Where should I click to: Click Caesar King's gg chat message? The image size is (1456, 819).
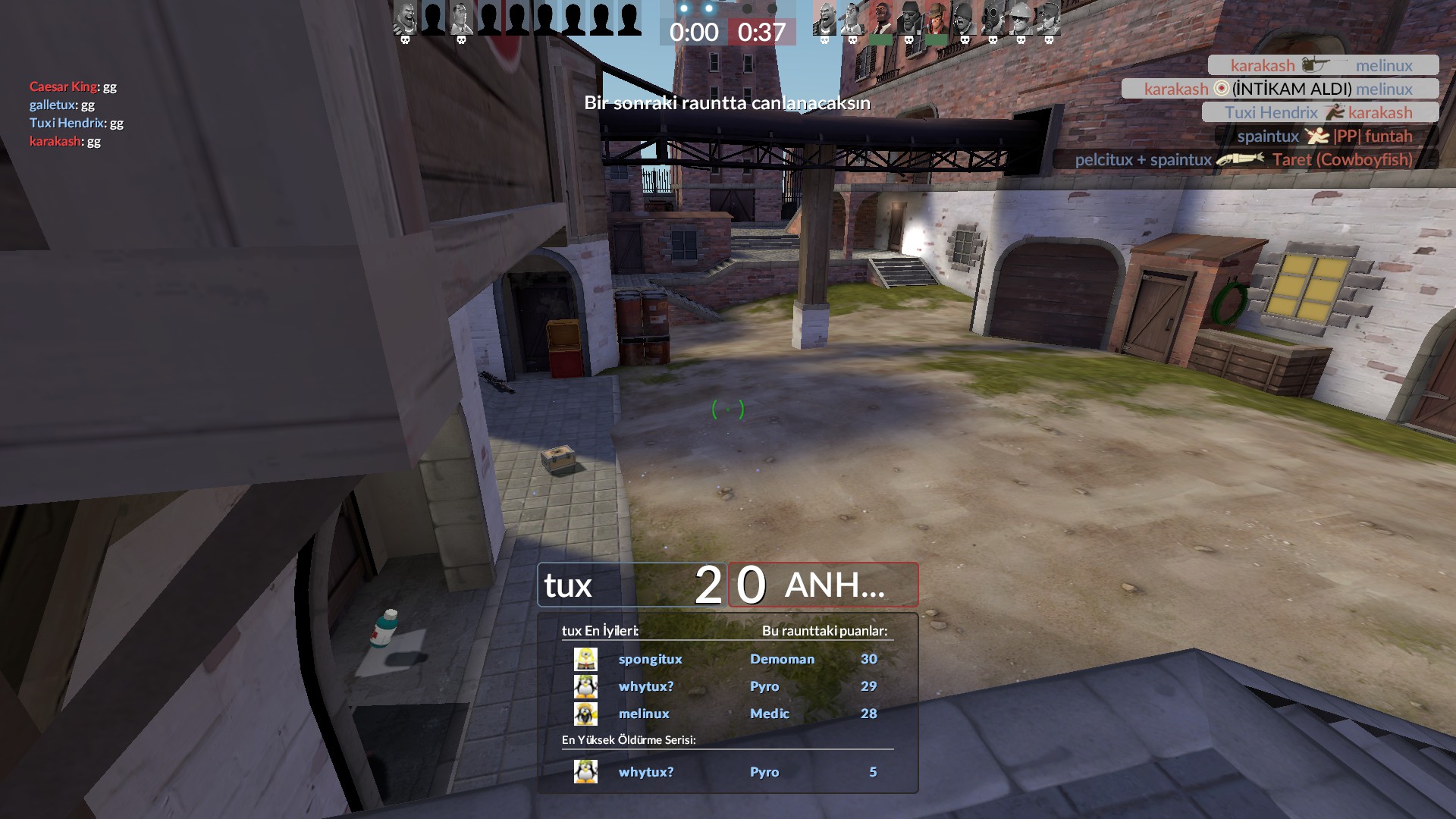[73, 86]
